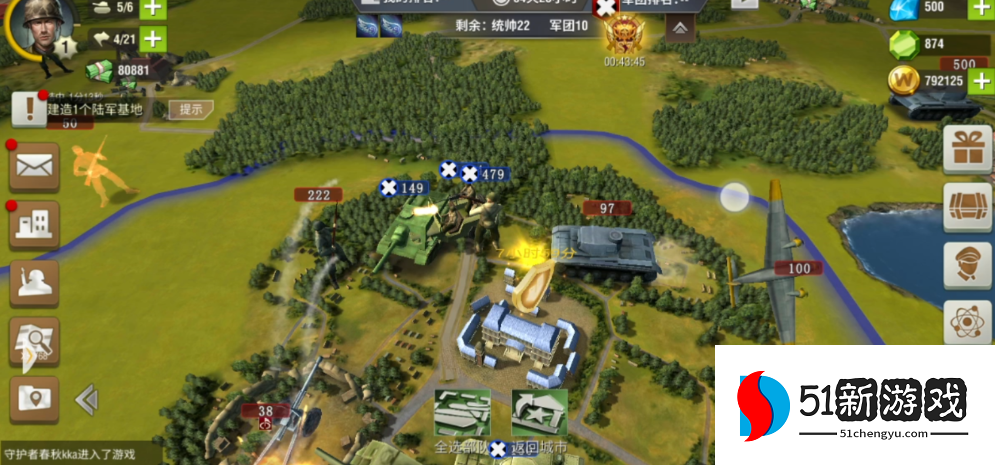Open the mail envelope inbox
The image size is (995, 465).
click(x=34, y=167)
